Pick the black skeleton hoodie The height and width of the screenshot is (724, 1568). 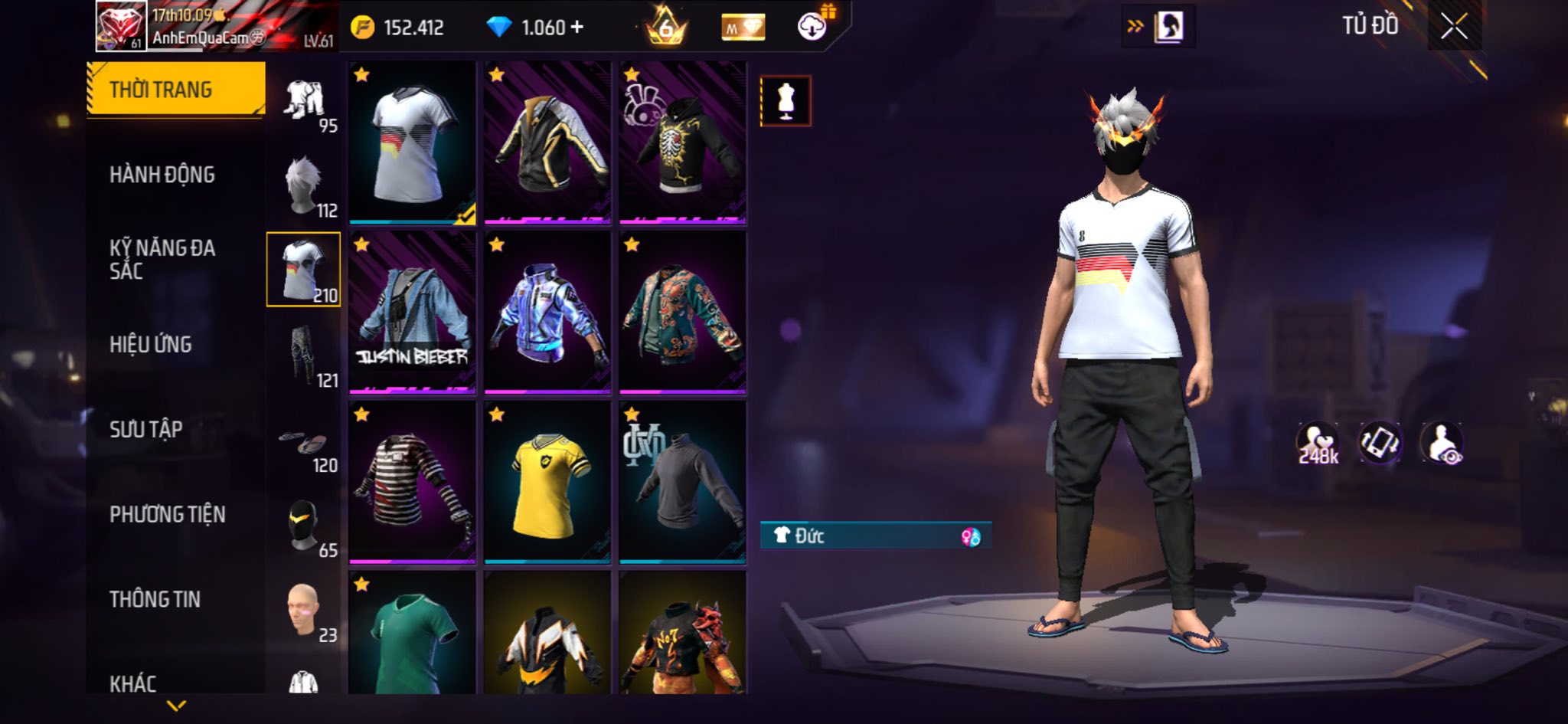[x=682, y=143]
